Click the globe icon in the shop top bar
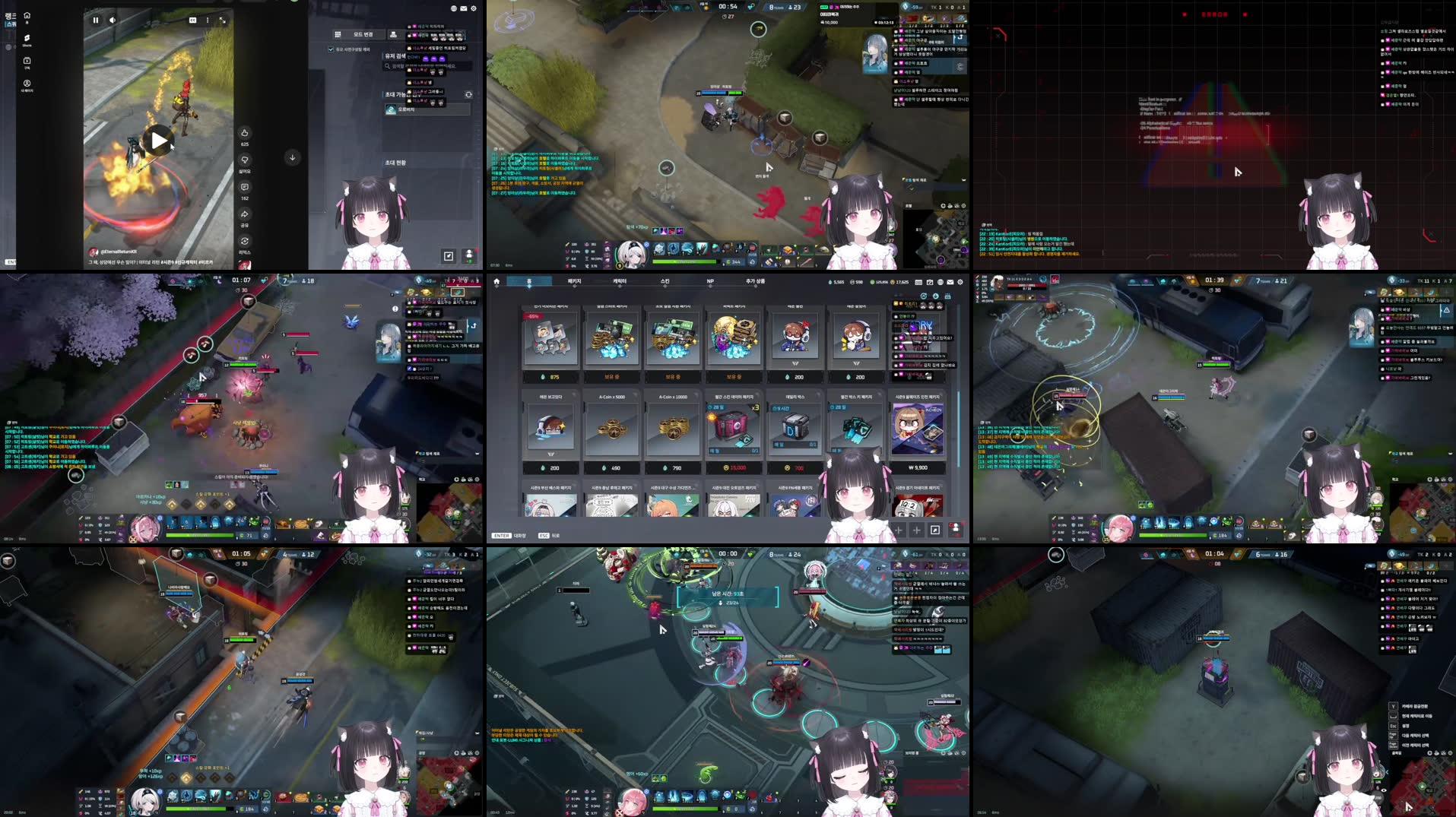 point(940,282)
